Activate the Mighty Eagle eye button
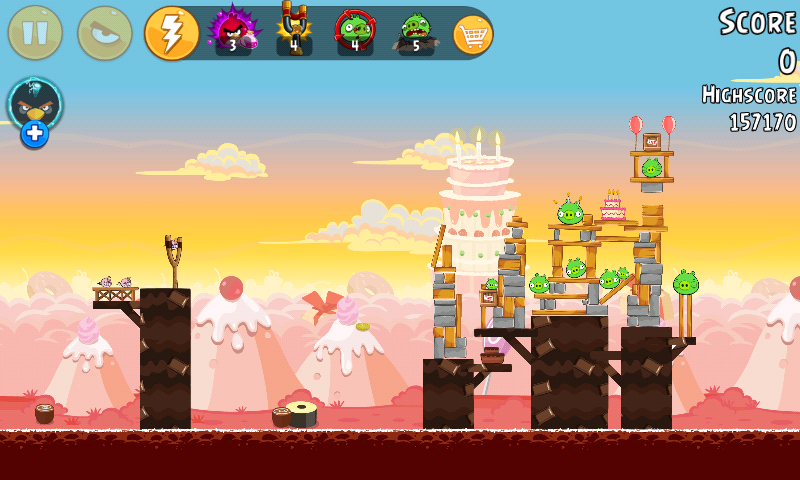Image resolution: width=800 pixels, height=480 pixels. click(x=104, y=33)
